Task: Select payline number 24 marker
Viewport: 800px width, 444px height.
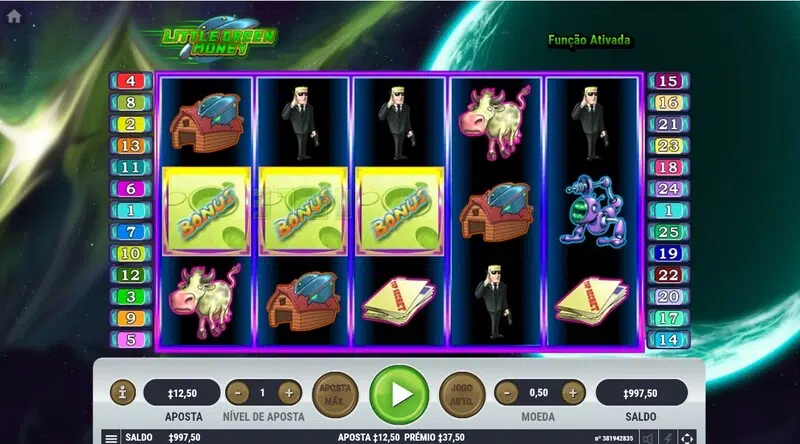Action: point(667,189)
